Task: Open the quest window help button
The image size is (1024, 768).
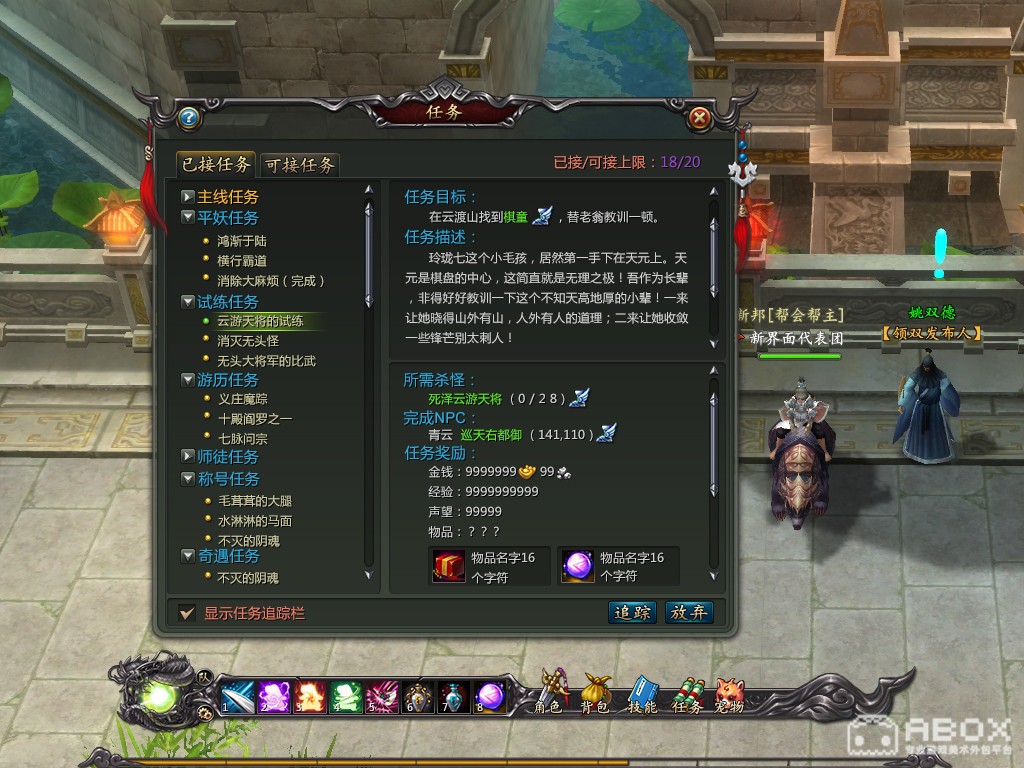Action: [187, 118]
